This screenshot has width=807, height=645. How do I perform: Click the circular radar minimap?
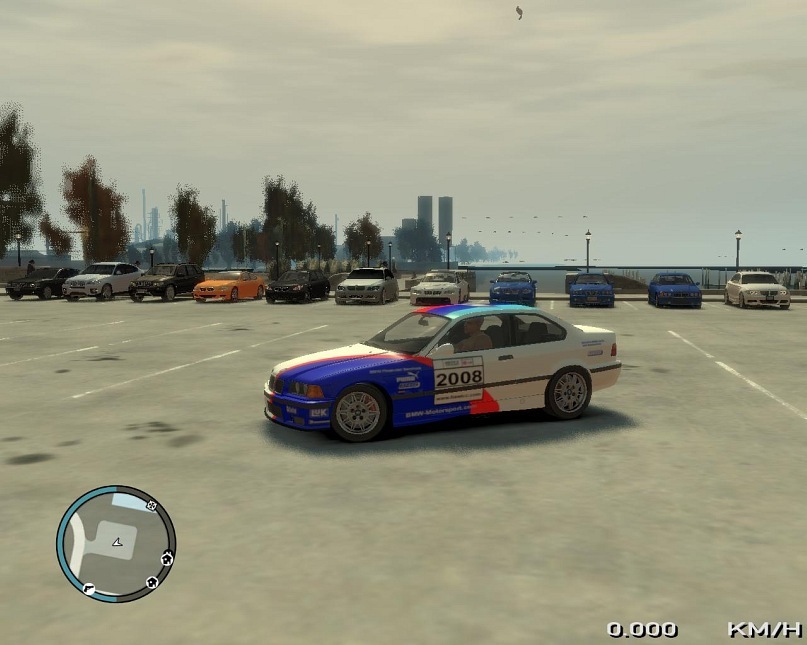[116, 543]
